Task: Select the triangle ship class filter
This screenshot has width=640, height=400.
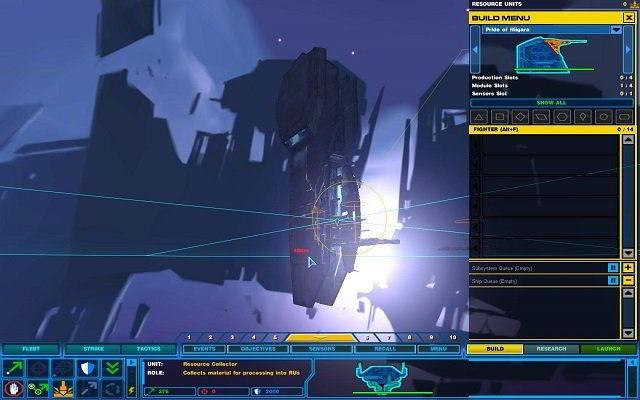Action: click(x=479, y=117)
